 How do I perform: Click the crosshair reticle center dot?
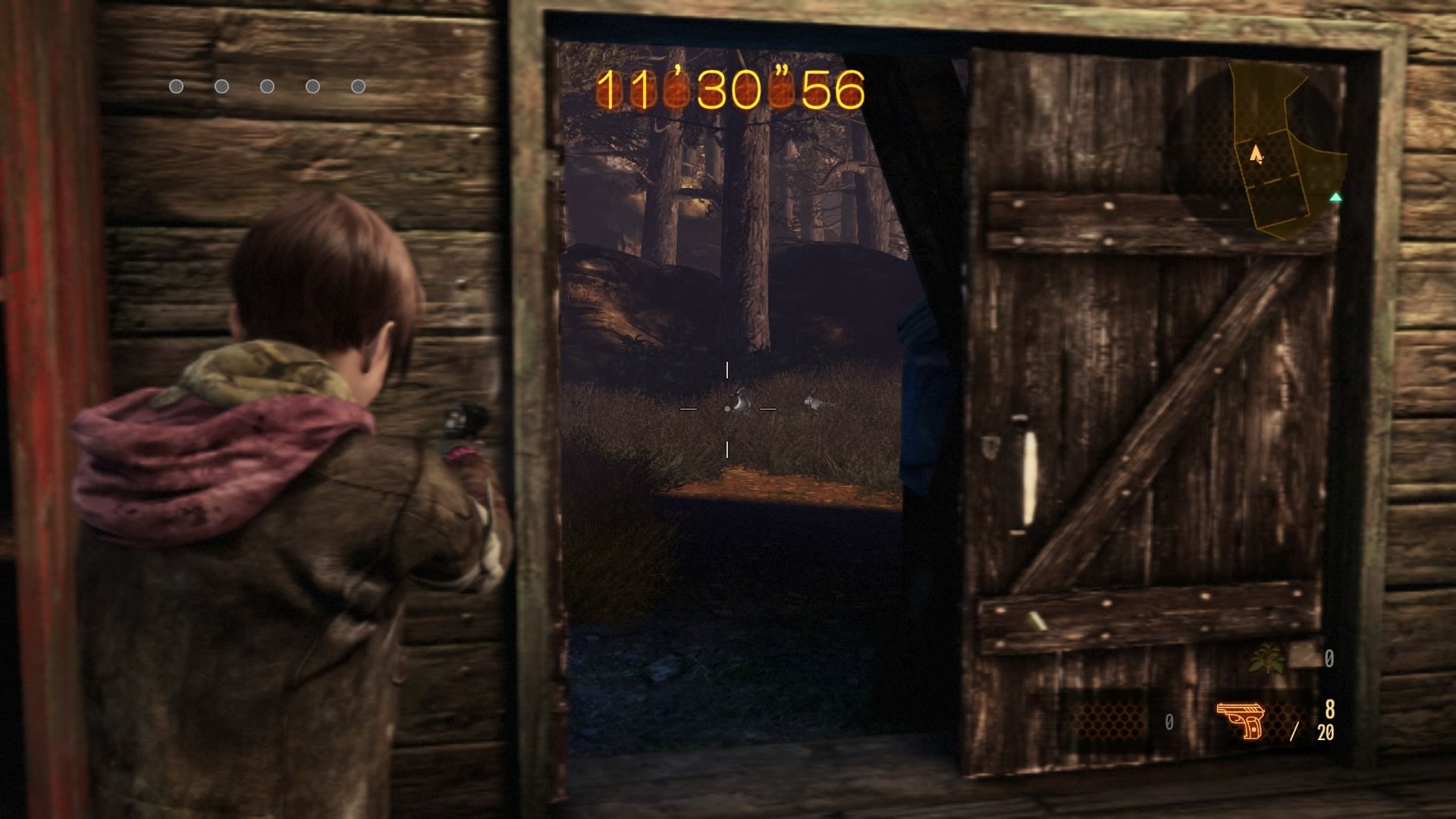[727, 409]
